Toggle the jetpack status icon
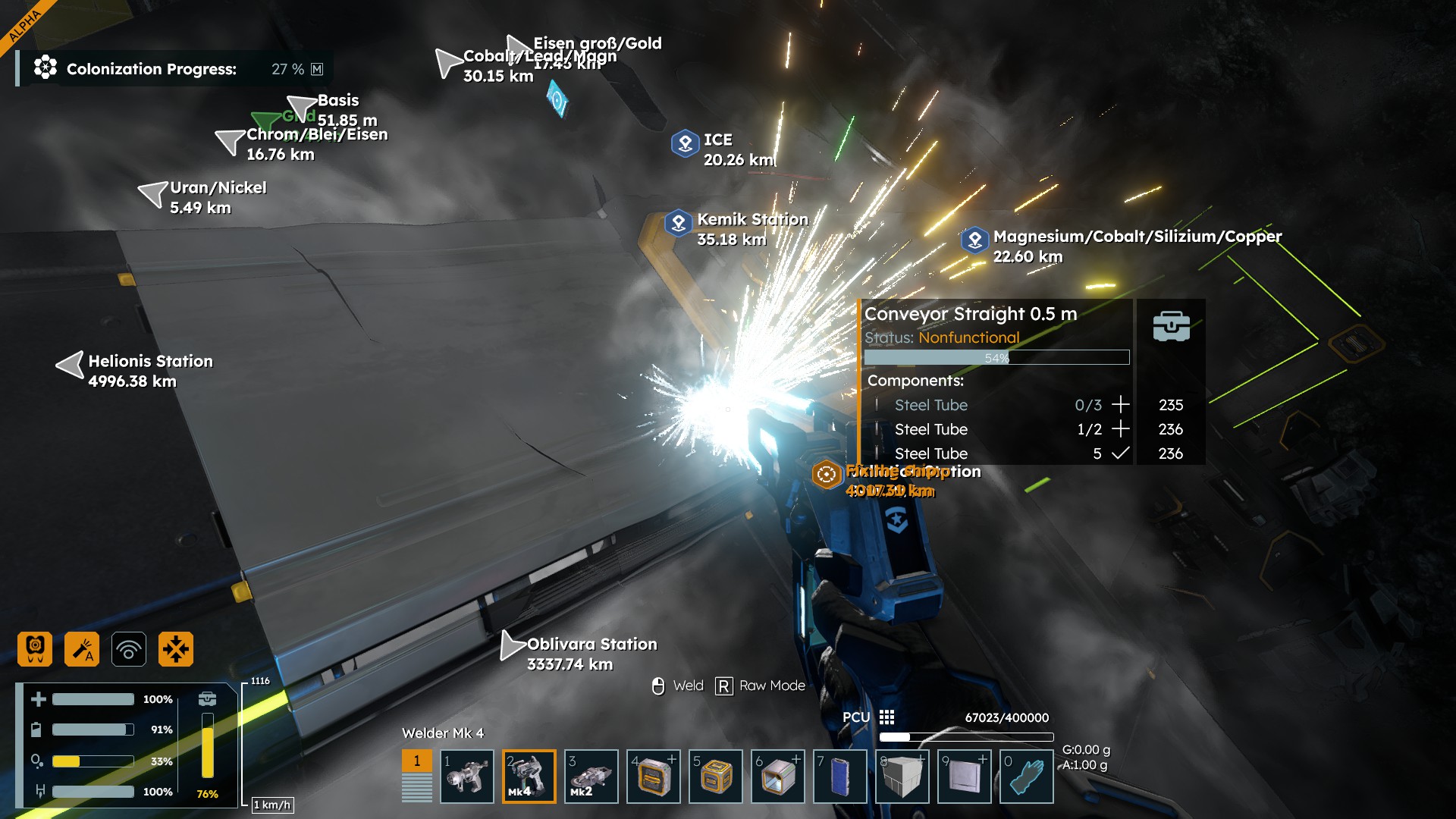 tap(35, 649)
